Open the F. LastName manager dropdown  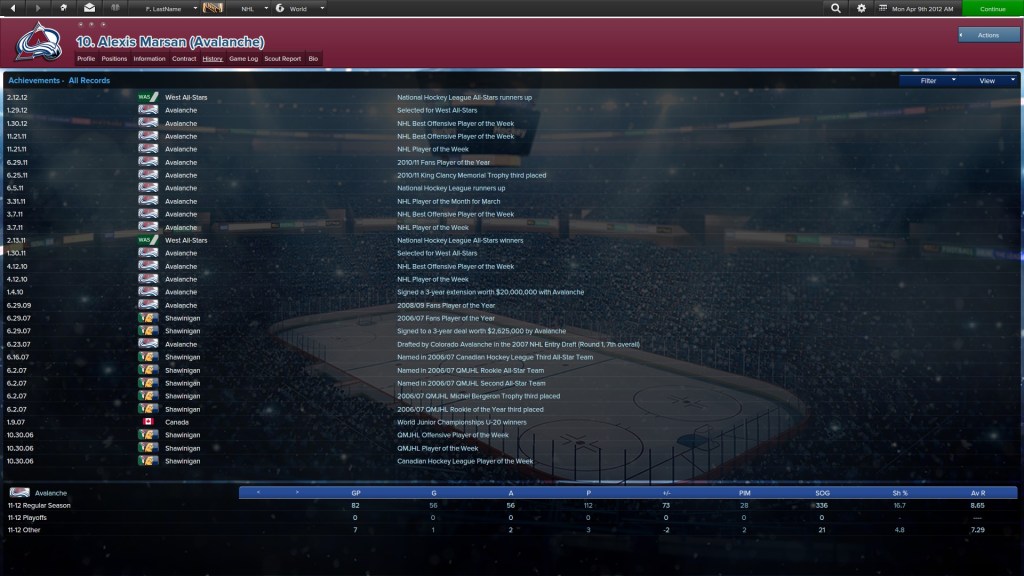[165, 8]
